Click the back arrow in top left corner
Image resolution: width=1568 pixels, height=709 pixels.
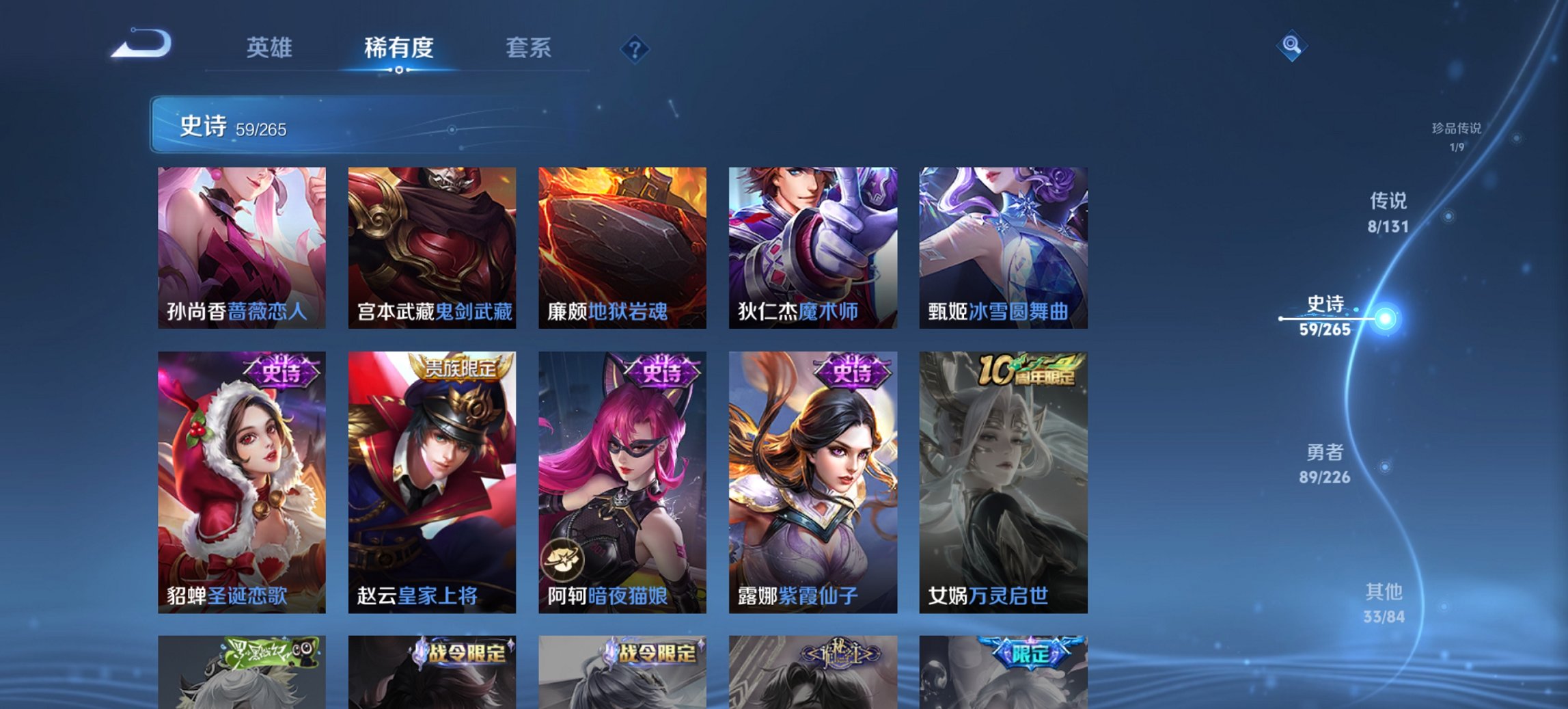140,44
